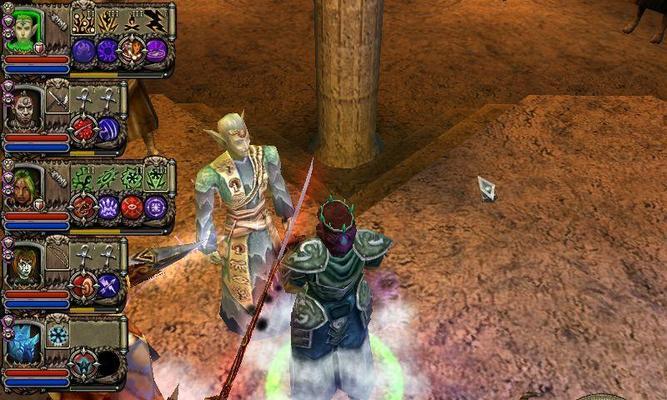Select the blue ice creature pet portrait

click(22, 342)
